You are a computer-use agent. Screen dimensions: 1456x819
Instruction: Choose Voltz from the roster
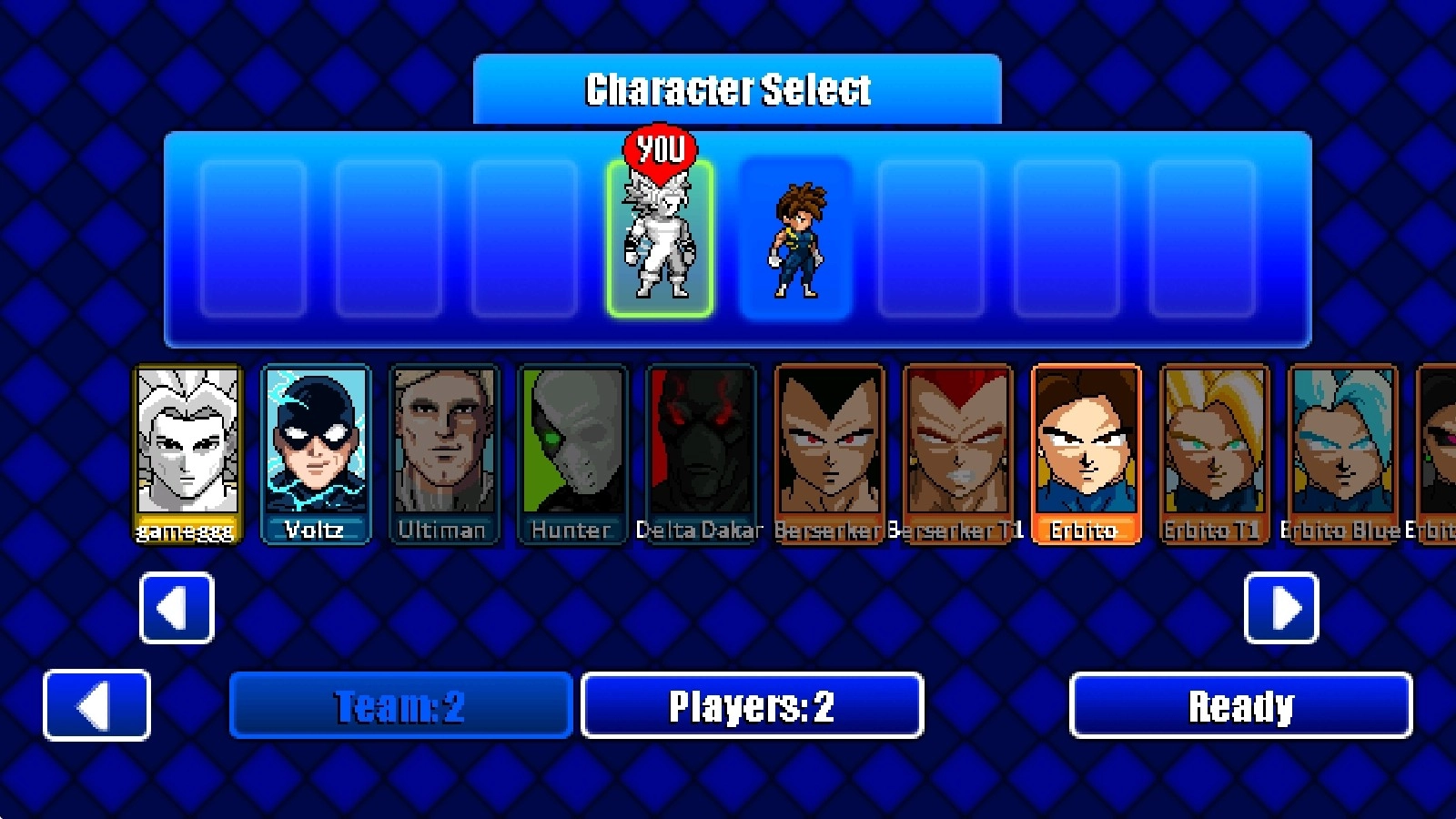[315, 453]
